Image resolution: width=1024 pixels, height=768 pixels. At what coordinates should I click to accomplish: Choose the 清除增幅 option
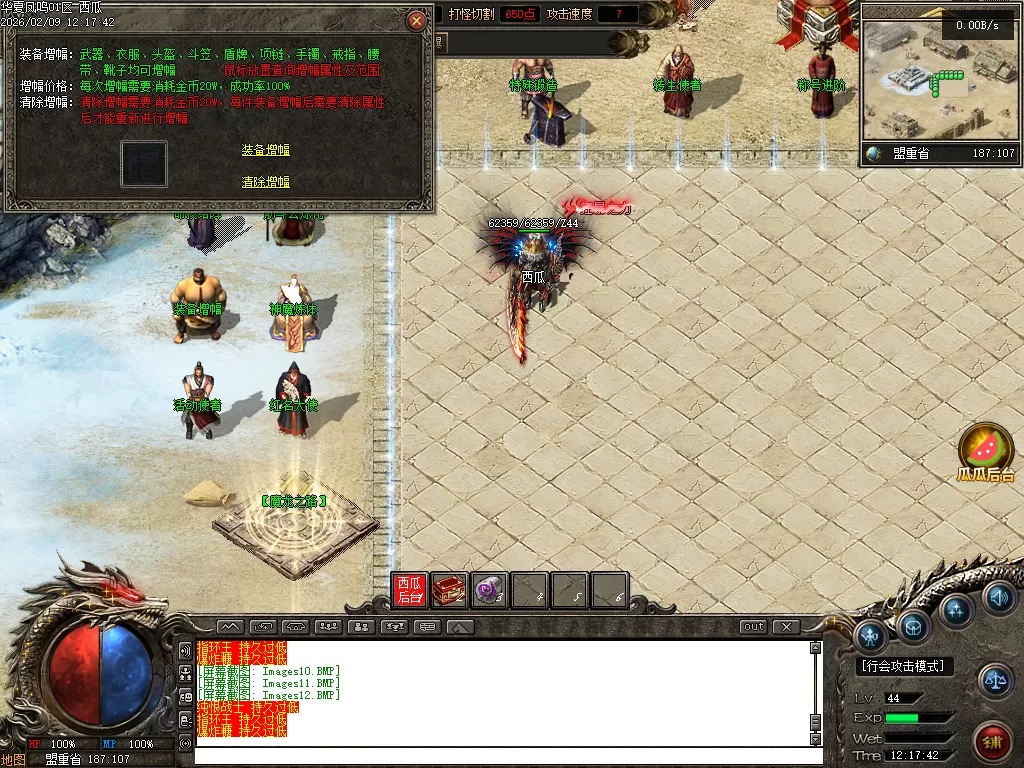[x=265, y=182]
